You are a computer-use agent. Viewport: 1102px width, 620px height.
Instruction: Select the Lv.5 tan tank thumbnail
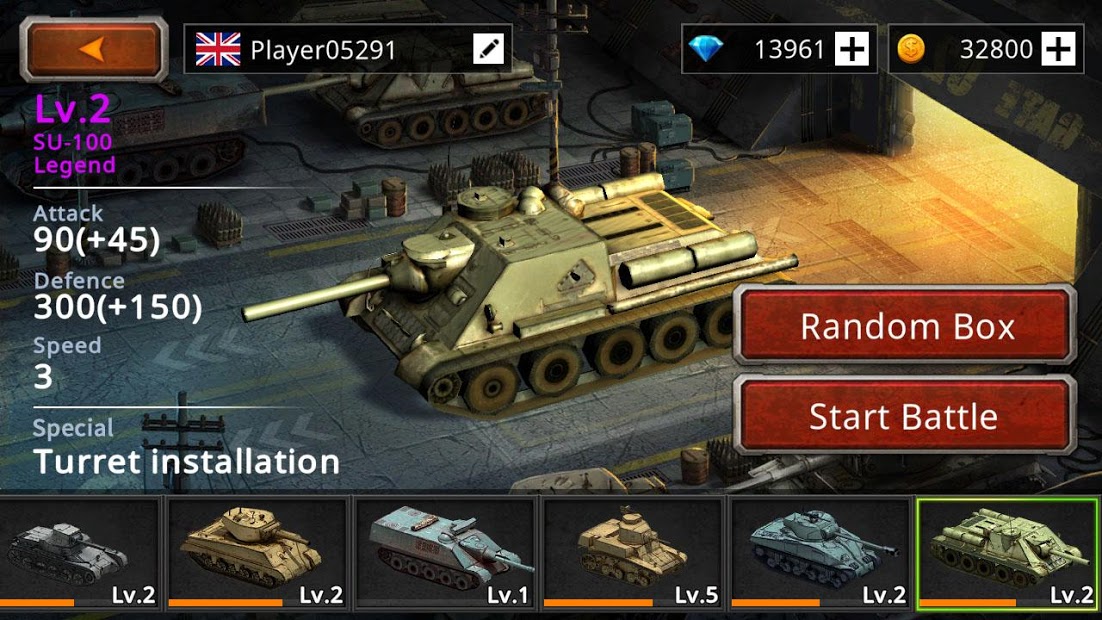tap(633, 553)
